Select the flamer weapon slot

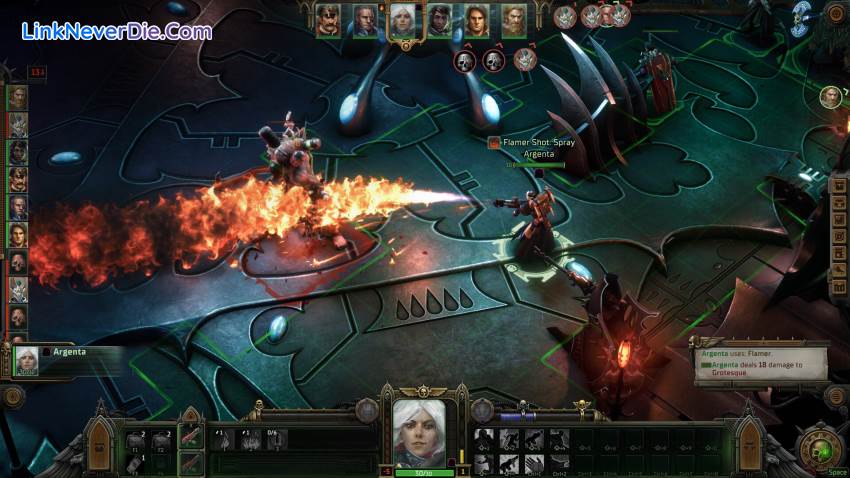click(192, 437)
